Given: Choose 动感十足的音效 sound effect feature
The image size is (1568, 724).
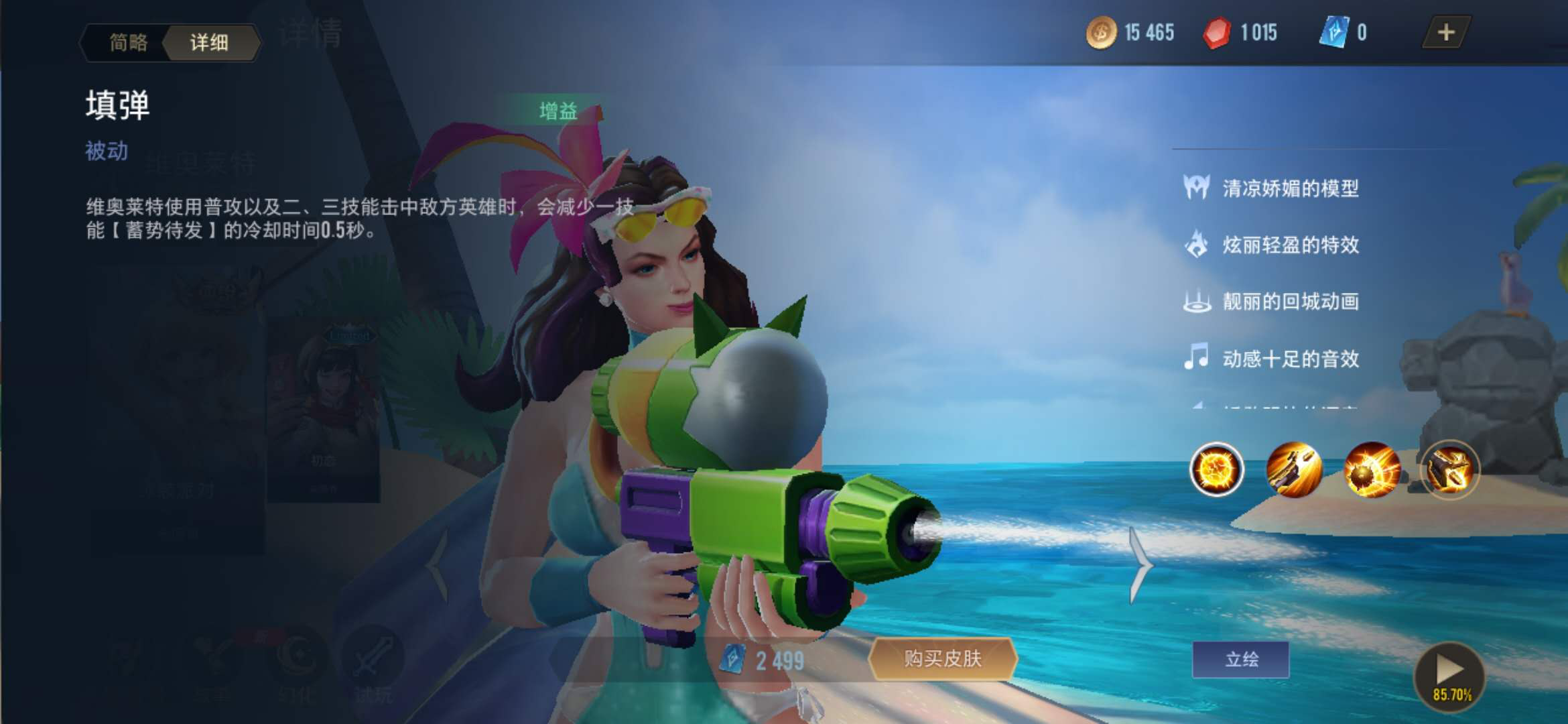Looking at the screenshot, I should coord(1290,359).
